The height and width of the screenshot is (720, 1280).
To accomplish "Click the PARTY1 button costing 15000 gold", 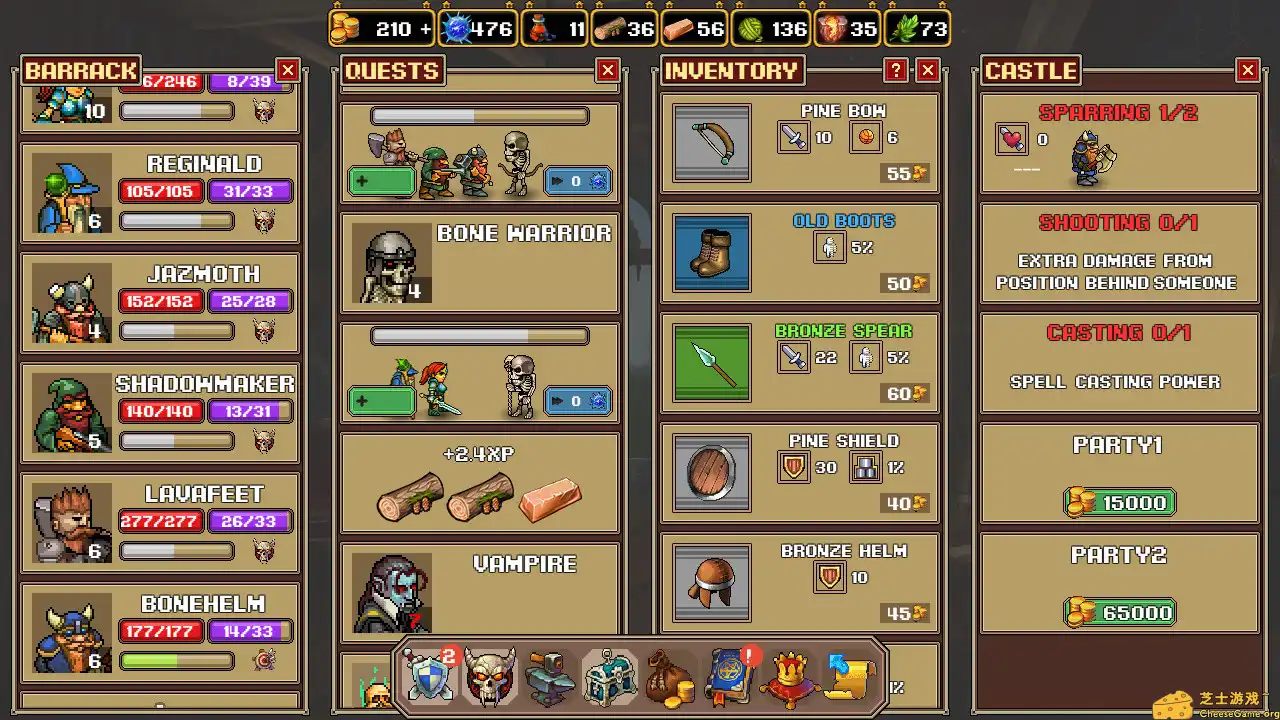I will coord(1119,502).
